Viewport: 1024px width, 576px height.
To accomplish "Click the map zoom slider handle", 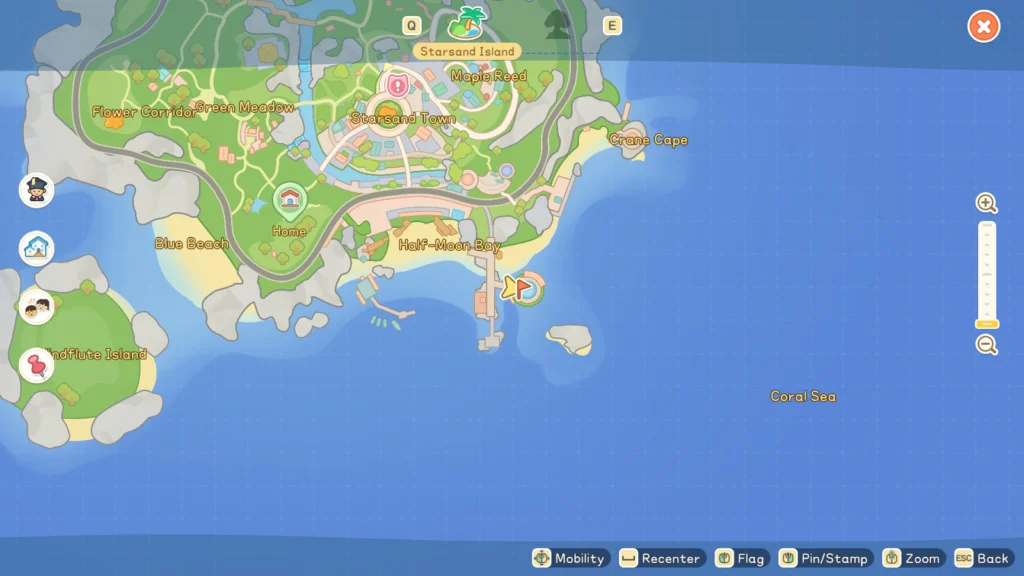I will pyautogui.click(x=987, y=324).
